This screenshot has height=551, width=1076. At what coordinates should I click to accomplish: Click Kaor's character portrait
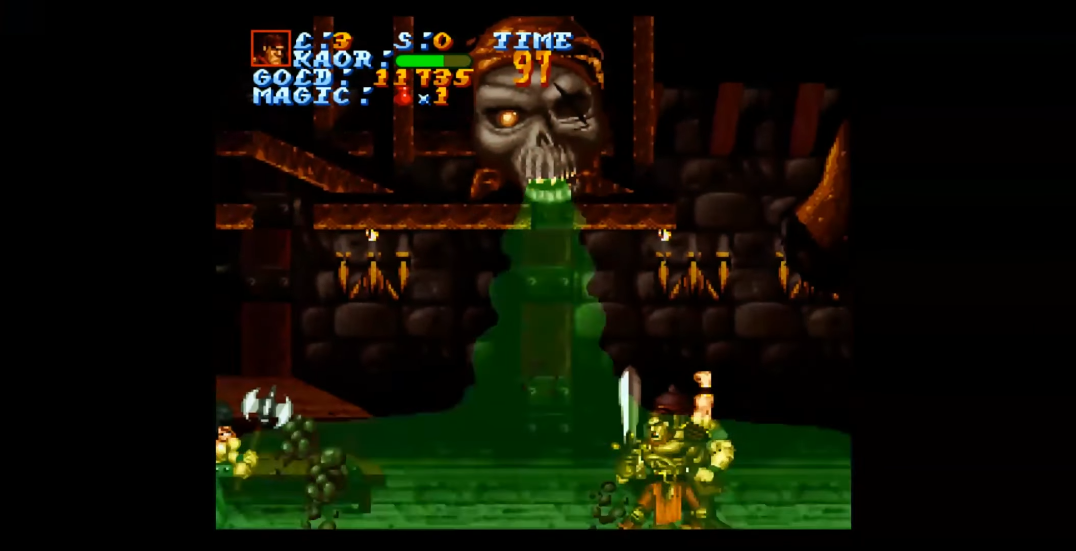(270, 48)
